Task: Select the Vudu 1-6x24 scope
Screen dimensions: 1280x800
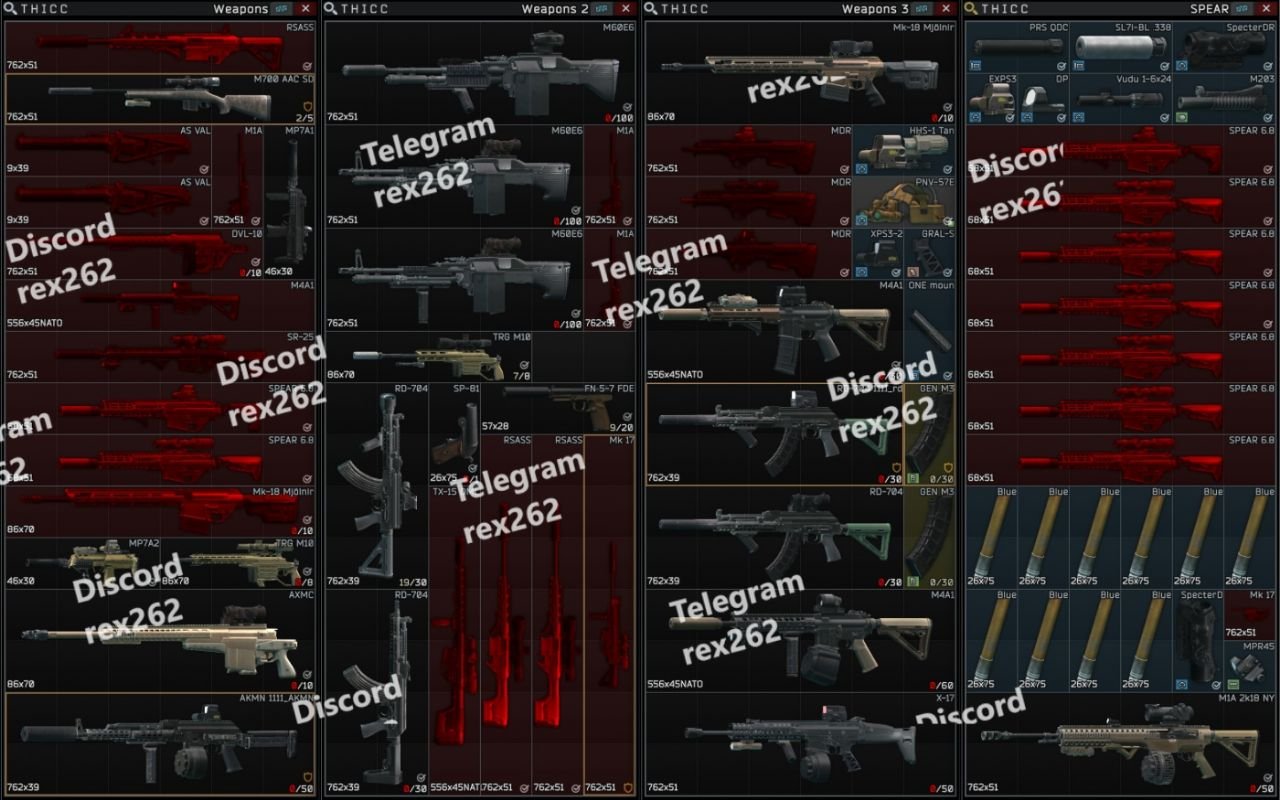Action: point(1120,98)
